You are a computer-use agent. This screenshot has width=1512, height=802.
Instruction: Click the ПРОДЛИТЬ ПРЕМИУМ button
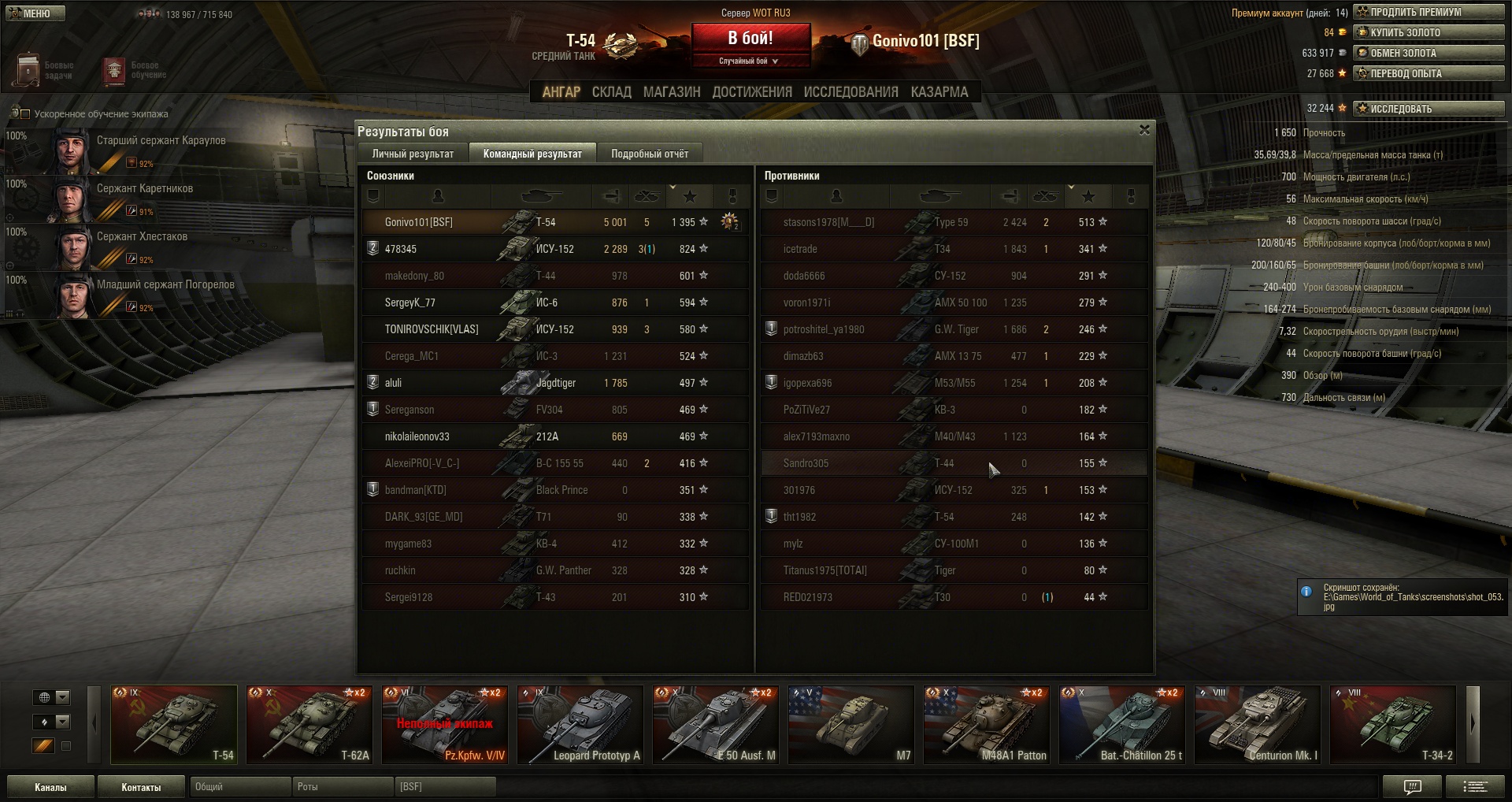tap(1429, 12)
